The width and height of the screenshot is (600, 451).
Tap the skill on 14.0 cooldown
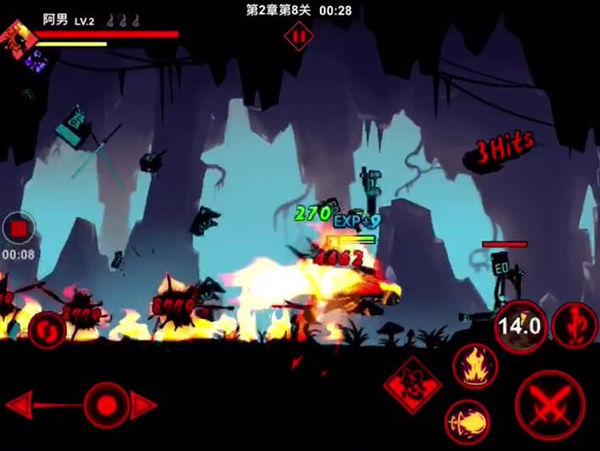point(518,325)
